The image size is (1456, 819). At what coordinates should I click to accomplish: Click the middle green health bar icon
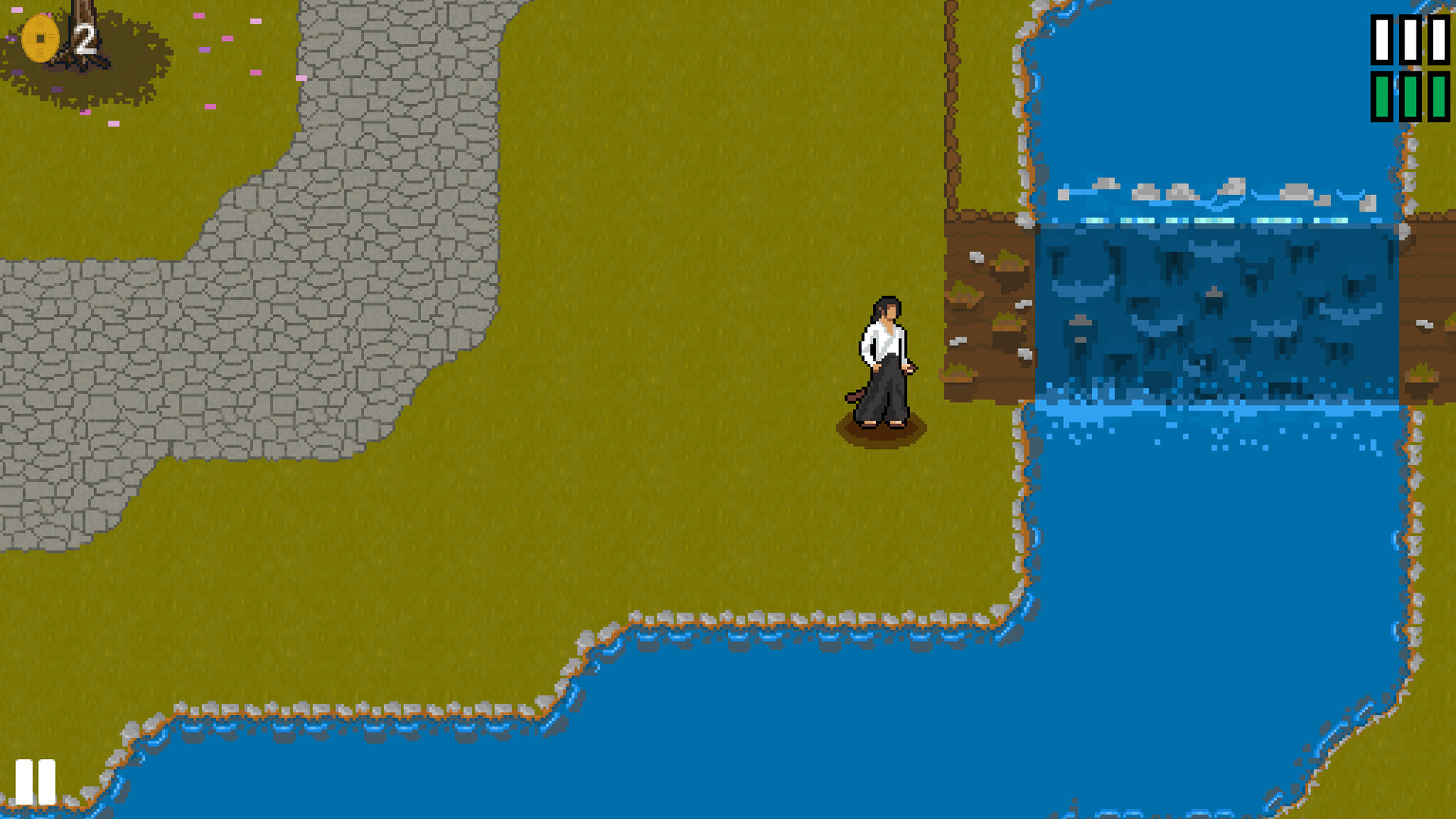pyautogui.click(x=1409, y=97)
